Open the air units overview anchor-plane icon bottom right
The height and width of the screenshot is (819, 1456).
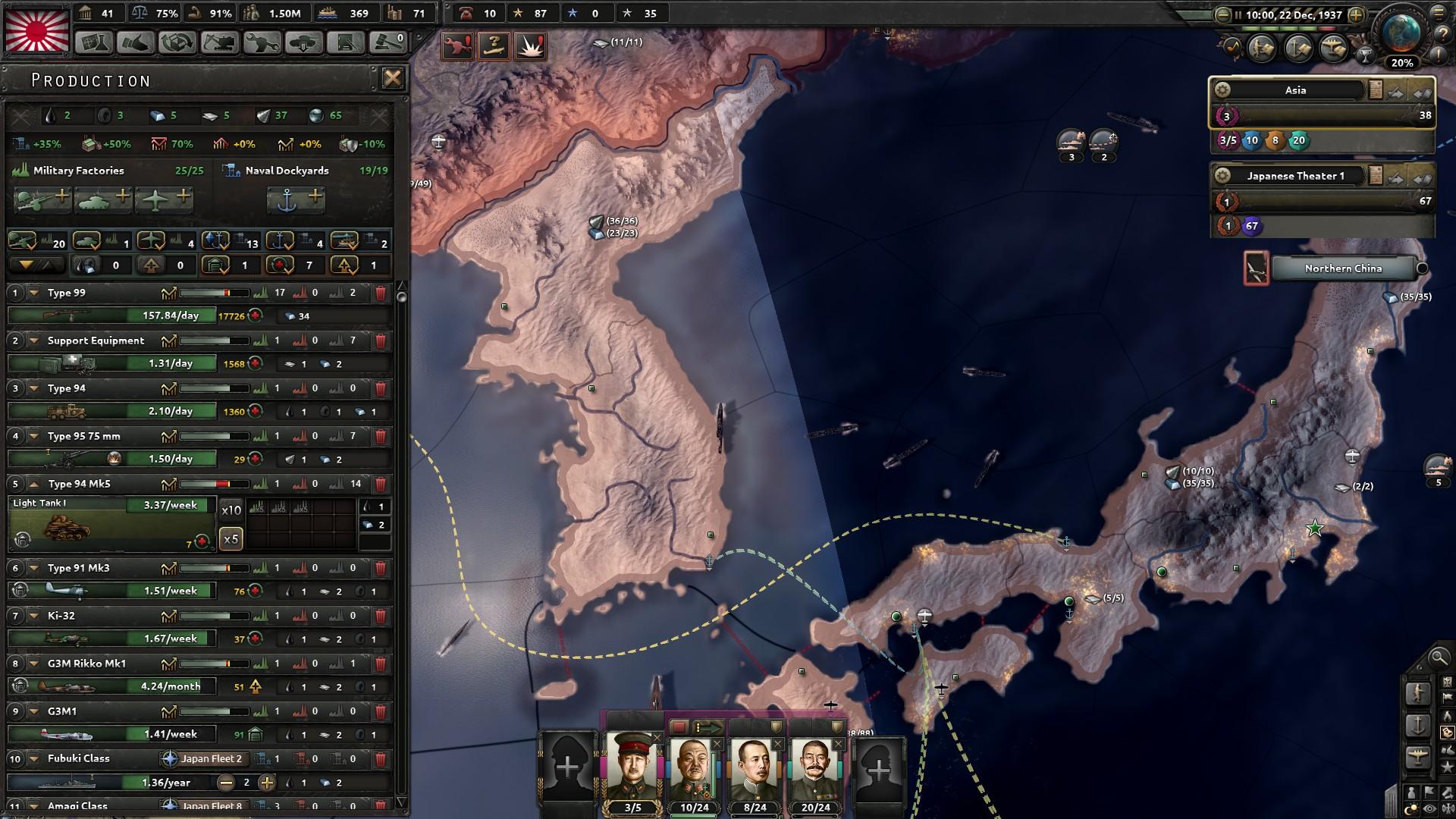coord(1420,755)
